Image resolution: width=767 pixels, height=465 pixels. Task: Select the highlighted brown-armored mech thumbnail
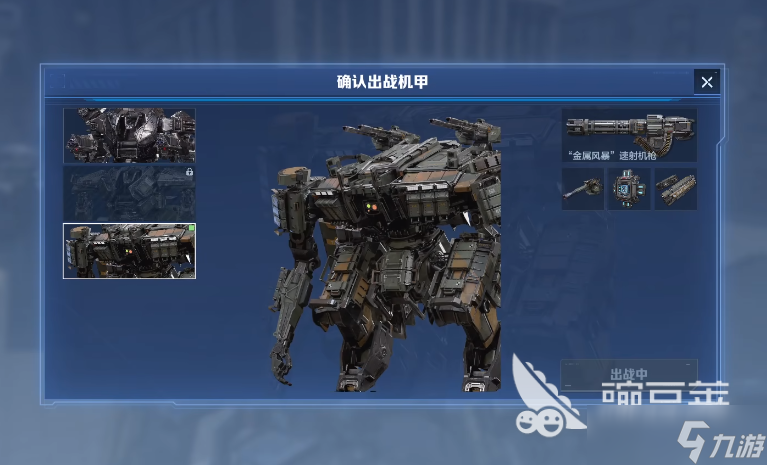pos(129,250)
